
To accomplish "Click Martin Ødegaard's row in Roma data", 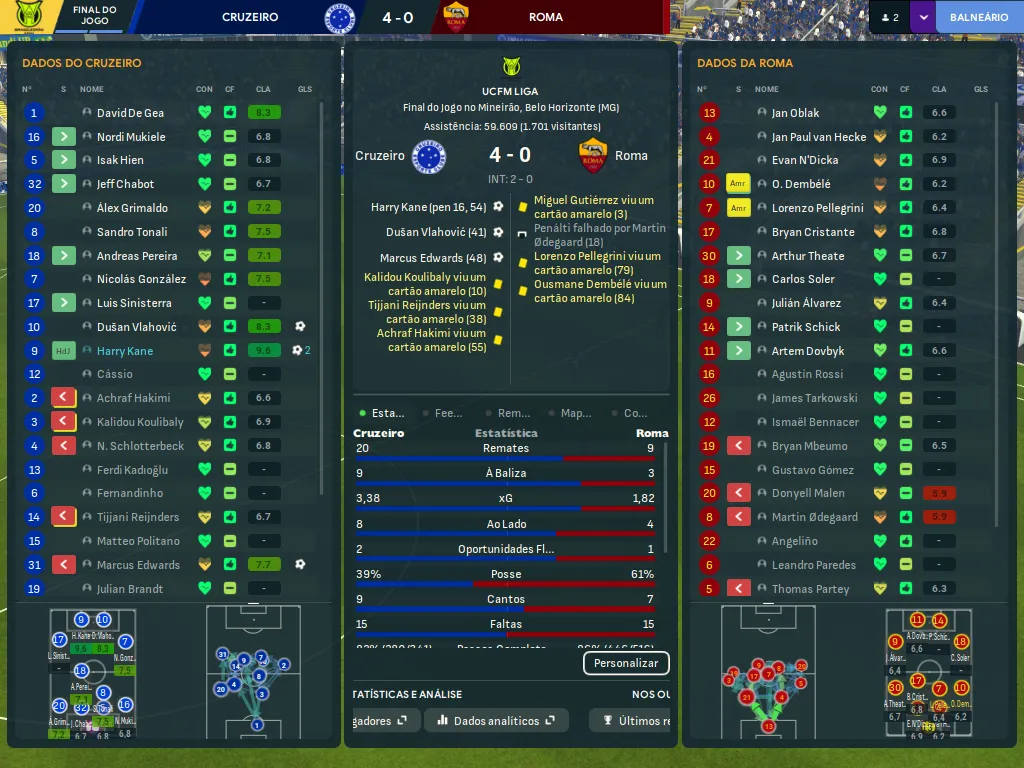I will [814, 517].
